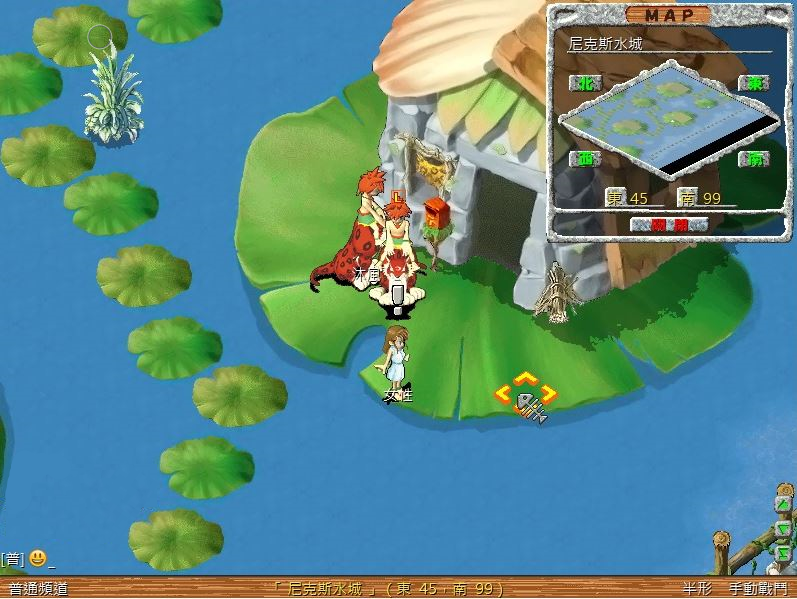Screen dimensions: 797x599
Task: Toggle the 半形 input width mode
Action: point(697,589)
